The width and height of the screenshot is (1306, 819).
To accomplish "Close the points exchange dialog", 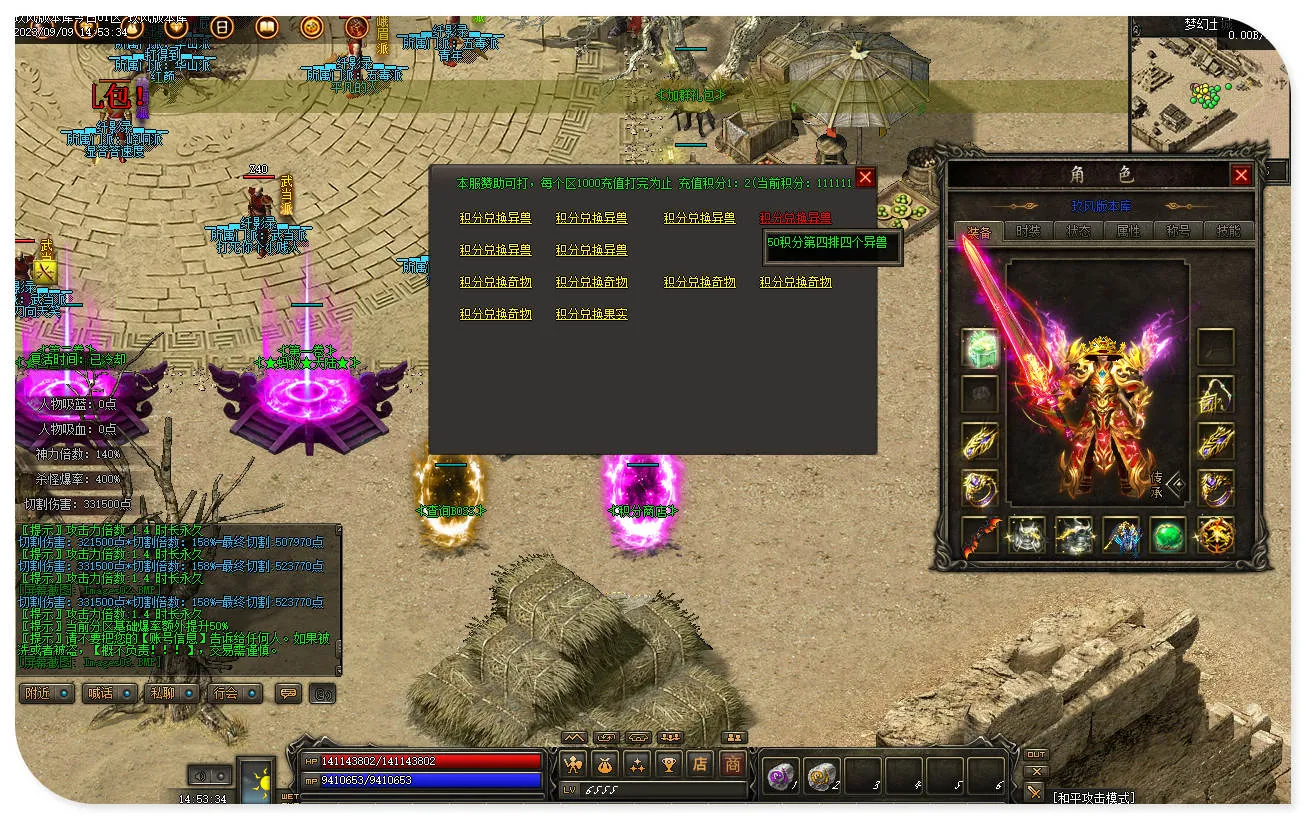I will [x=866, y=178].
